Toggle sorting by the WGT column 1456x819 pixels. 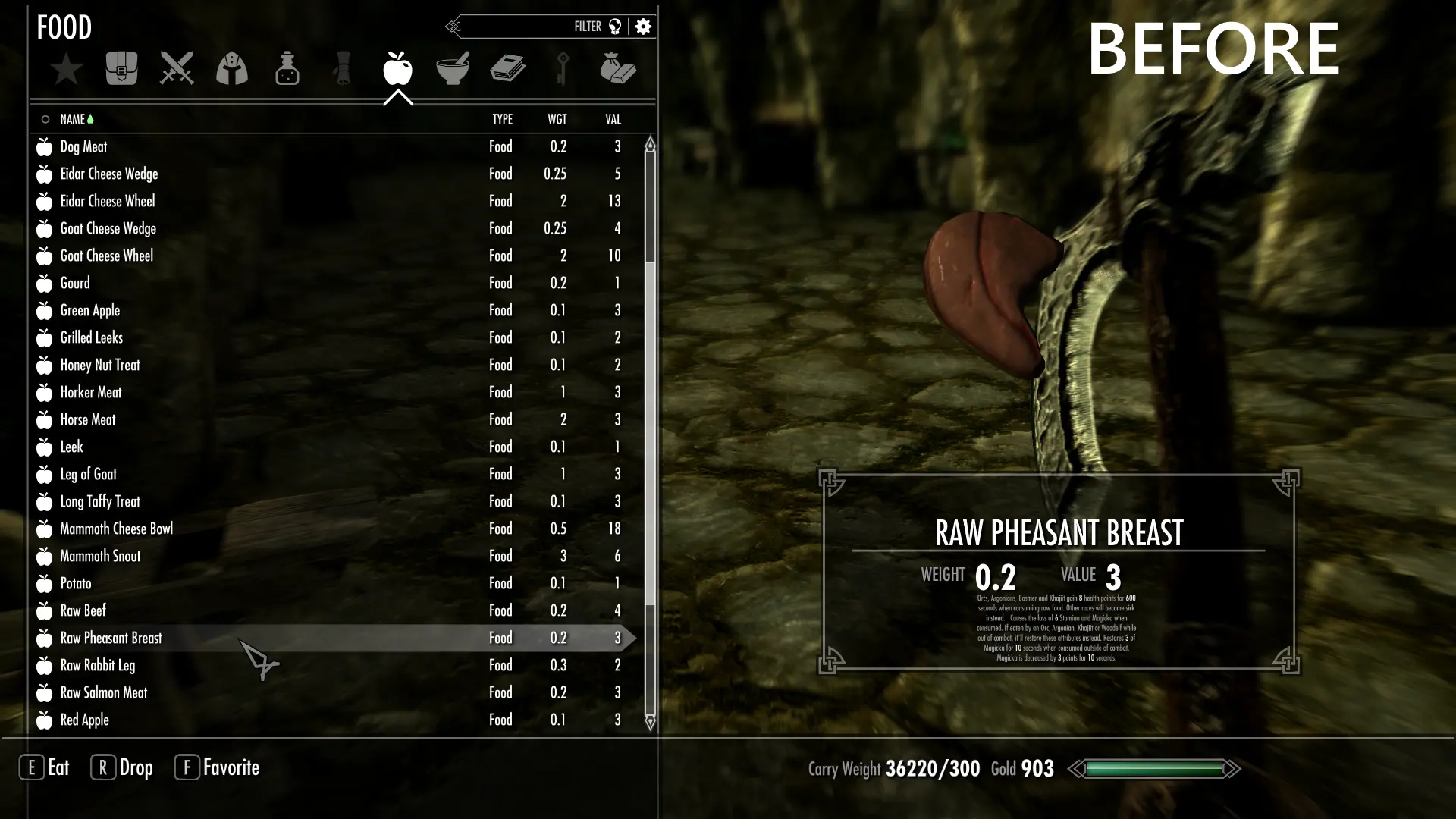coord(559,119)
